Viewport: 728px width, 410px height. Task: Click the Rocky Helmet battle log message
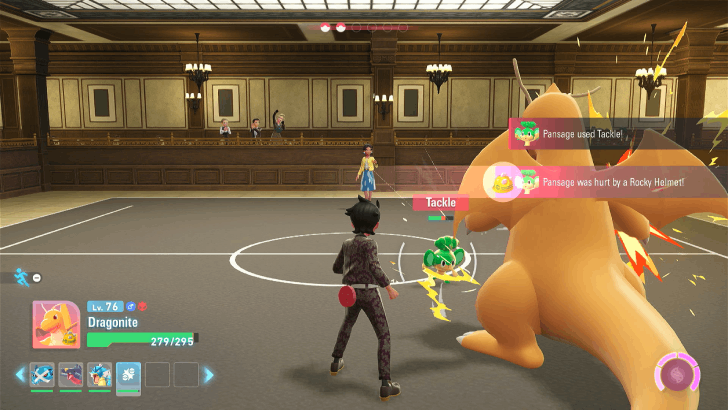(600, 181)
